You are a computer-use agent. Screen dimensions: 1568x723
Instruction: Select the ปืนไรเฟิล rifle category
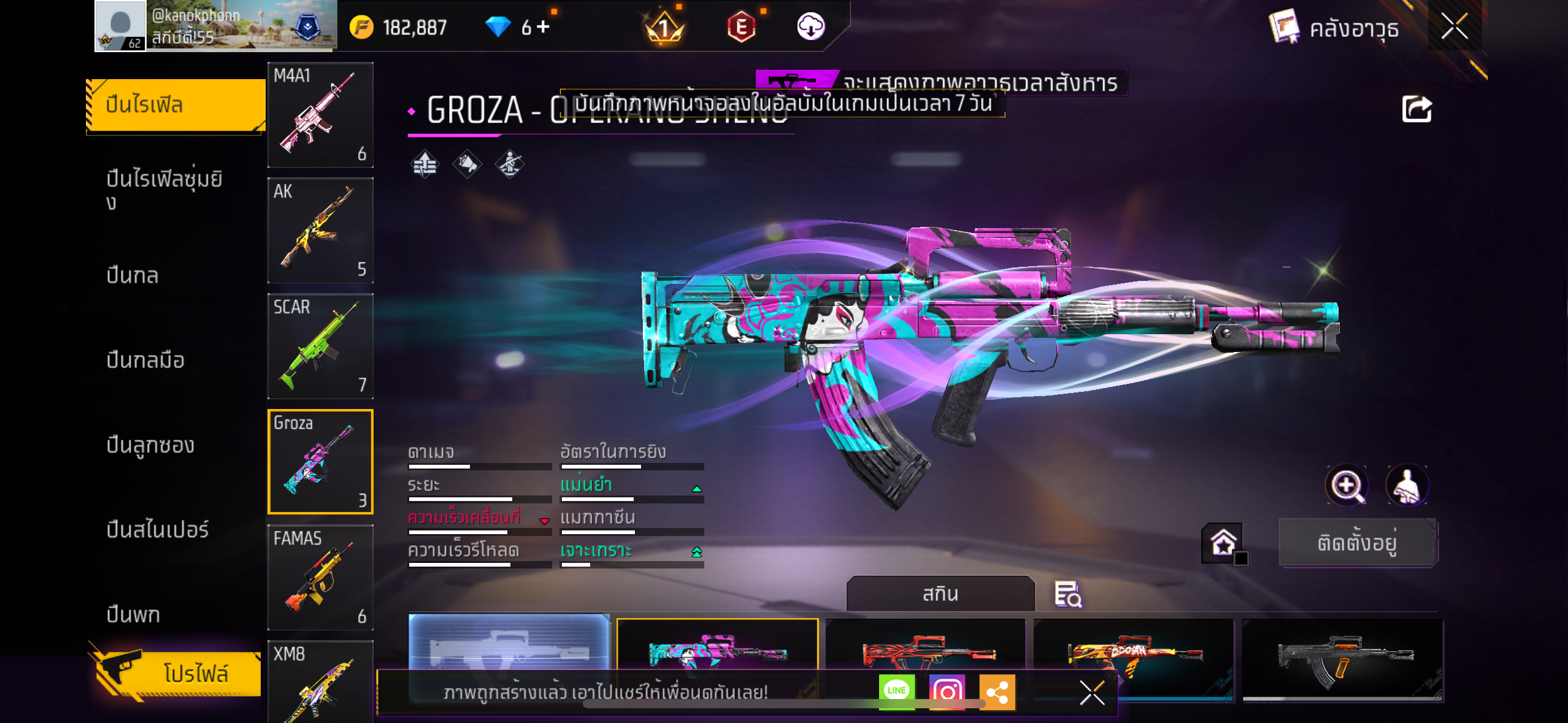175,105
